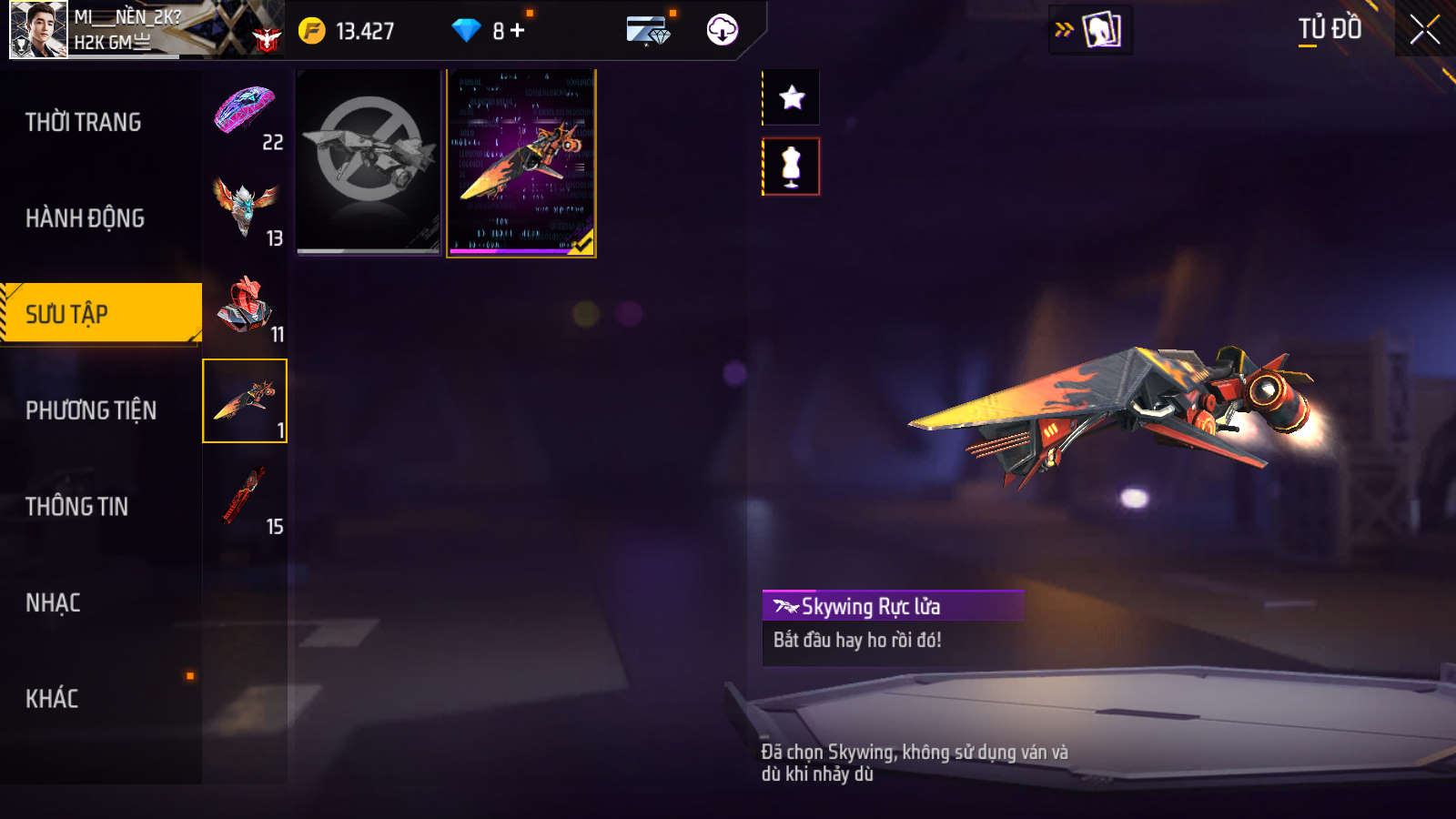Open Phương Tiện category

point(91,410)
